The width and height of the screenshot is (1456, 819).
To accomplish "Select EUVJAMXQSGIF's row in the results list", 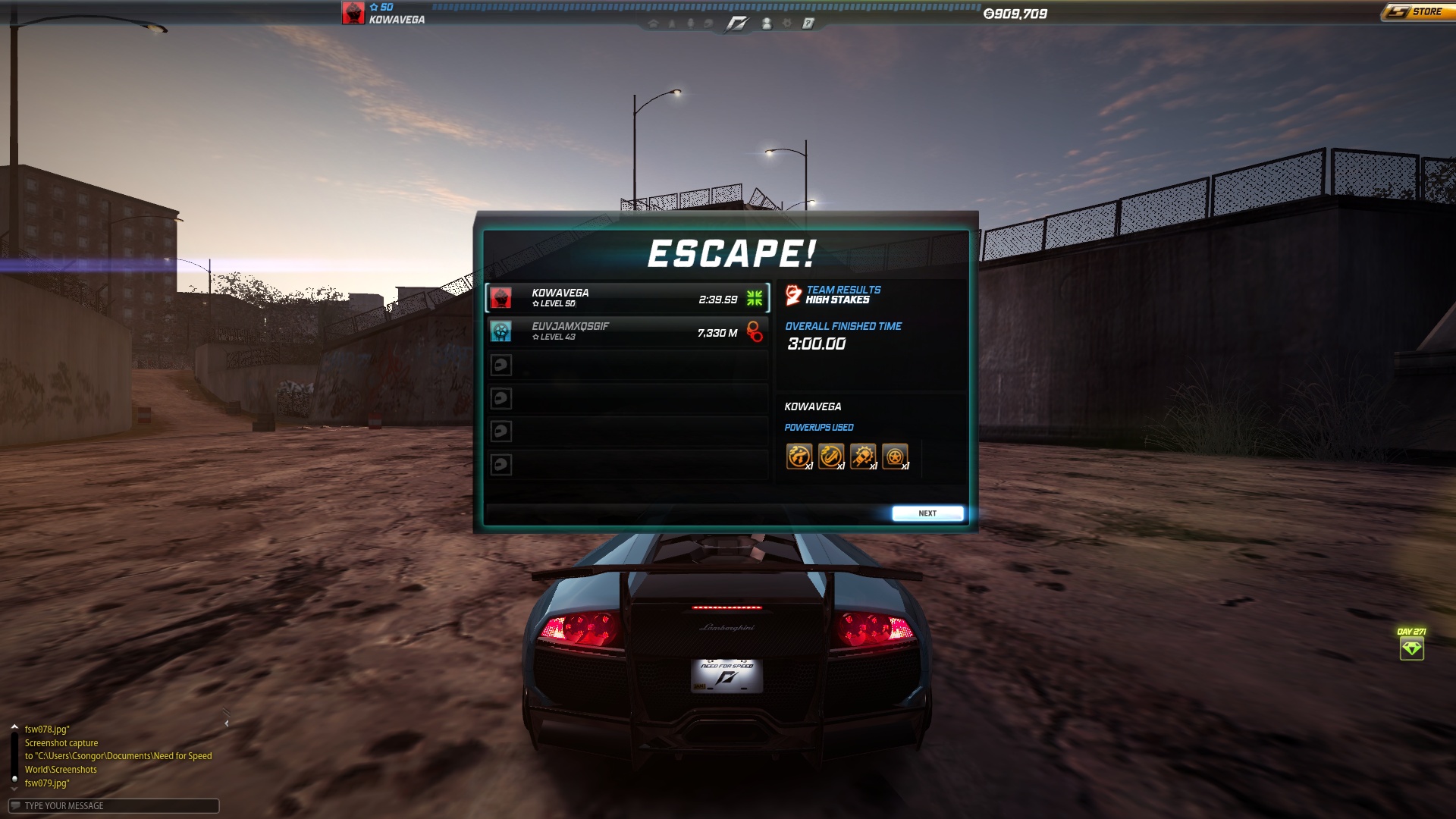I will click(627, 331).
